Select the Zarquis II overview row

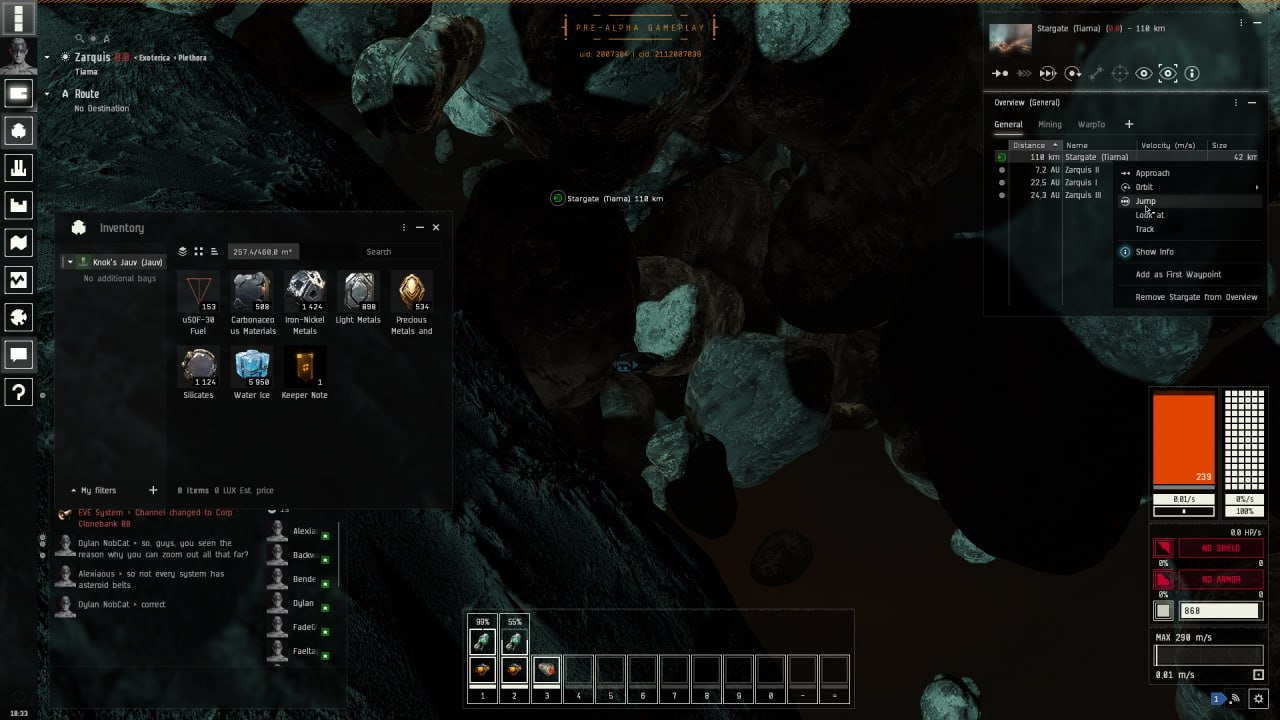[1081, 170]
